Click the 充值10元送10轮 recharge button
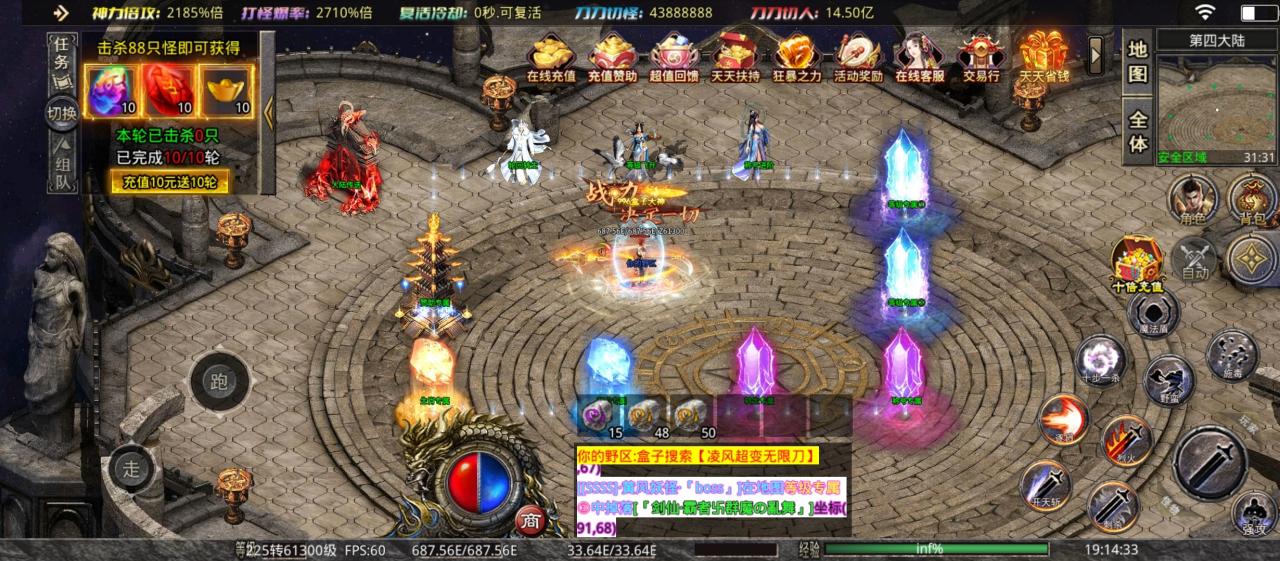Screen dimensions: 1280x561 pos(169,181)
